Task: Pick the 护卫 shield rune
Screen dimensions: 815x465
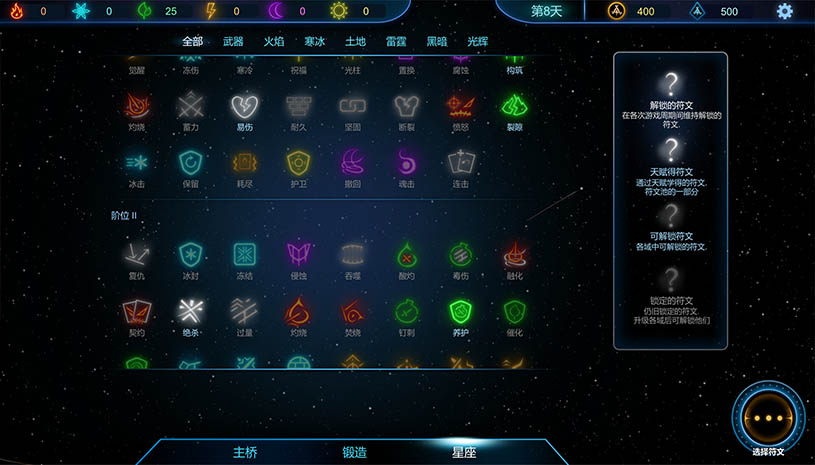Action: pos(298,162)
